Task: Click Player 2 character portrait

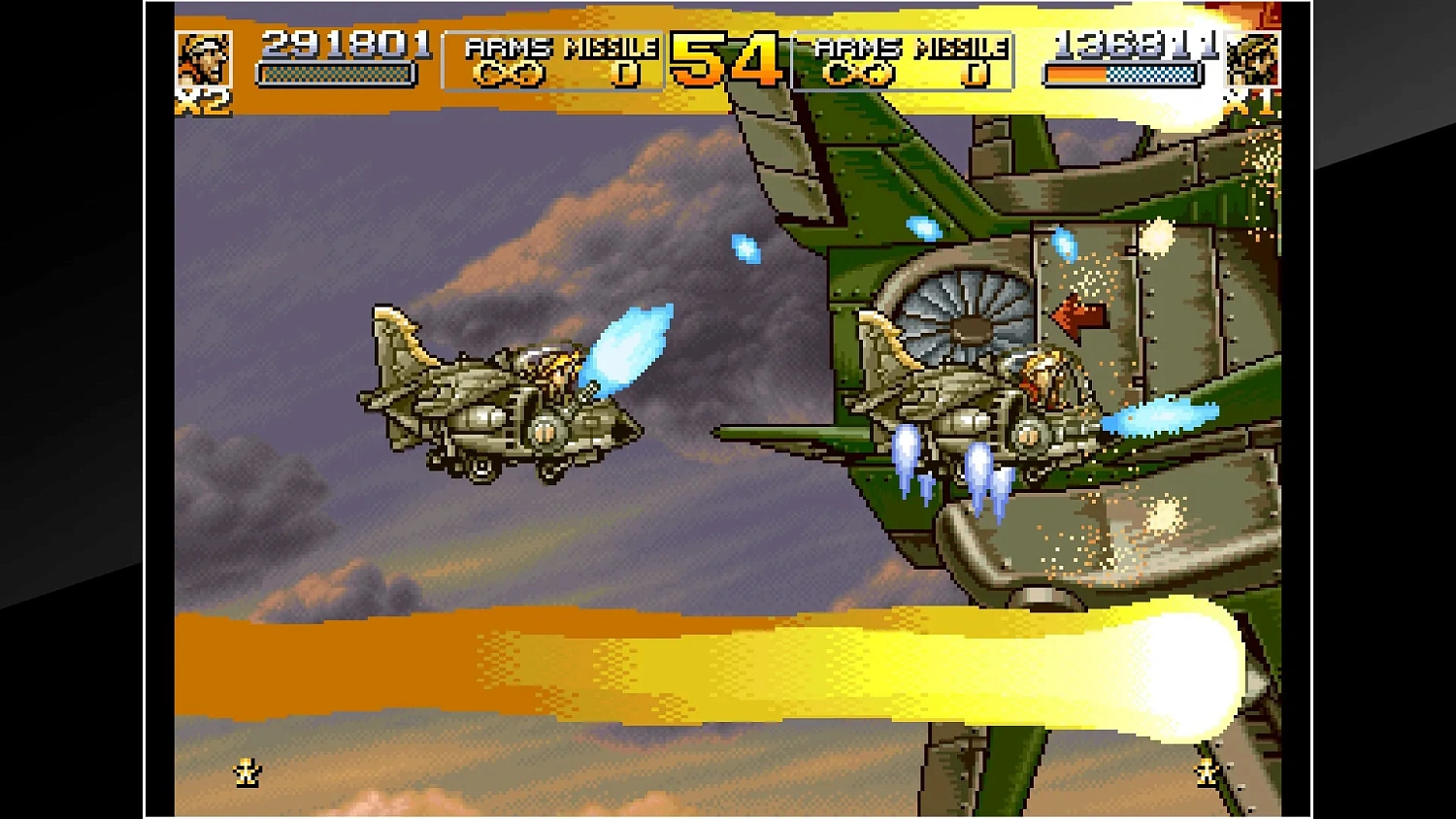Action: (x=1256, y=58)
